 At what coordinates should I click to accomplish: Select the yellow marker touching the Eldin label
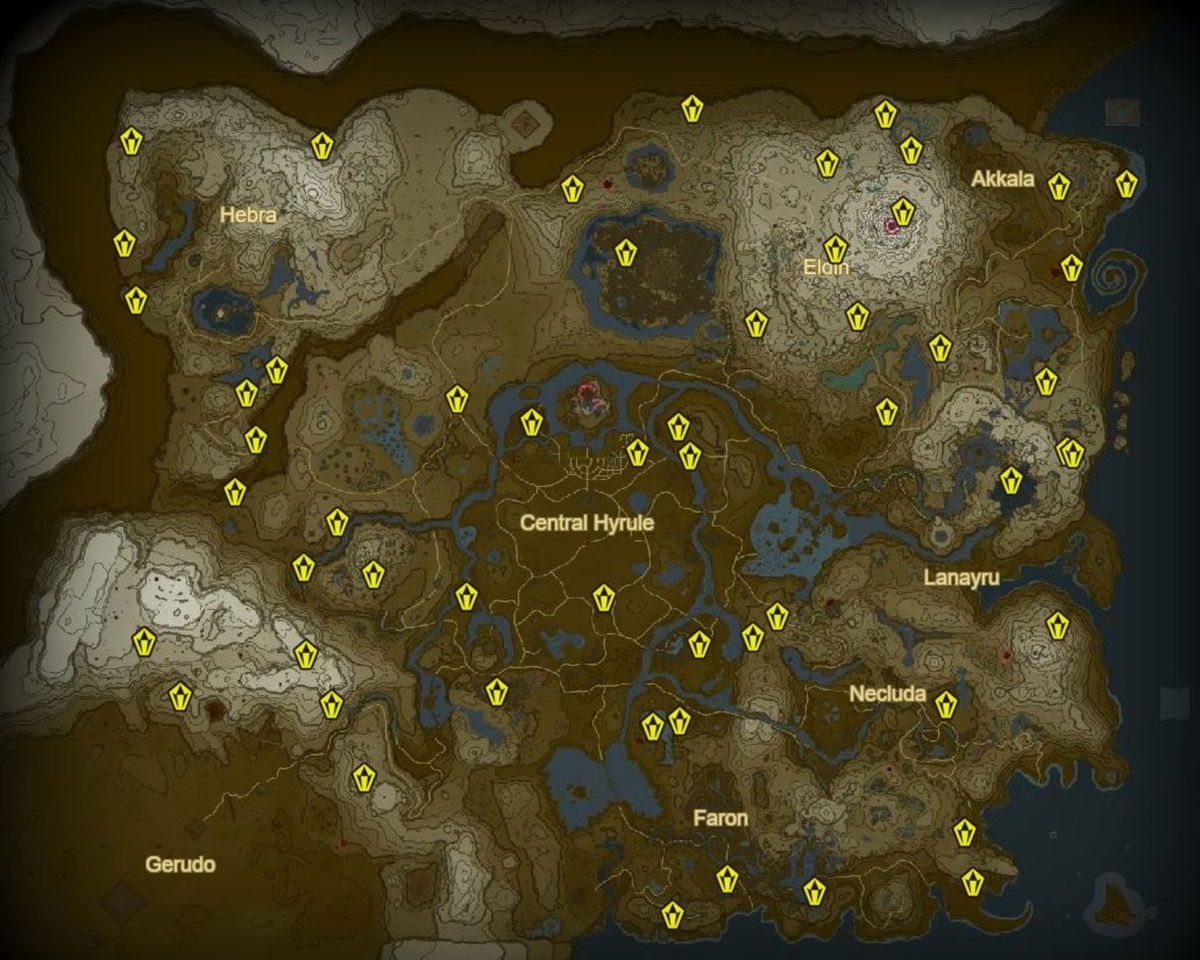pos(836,248)
